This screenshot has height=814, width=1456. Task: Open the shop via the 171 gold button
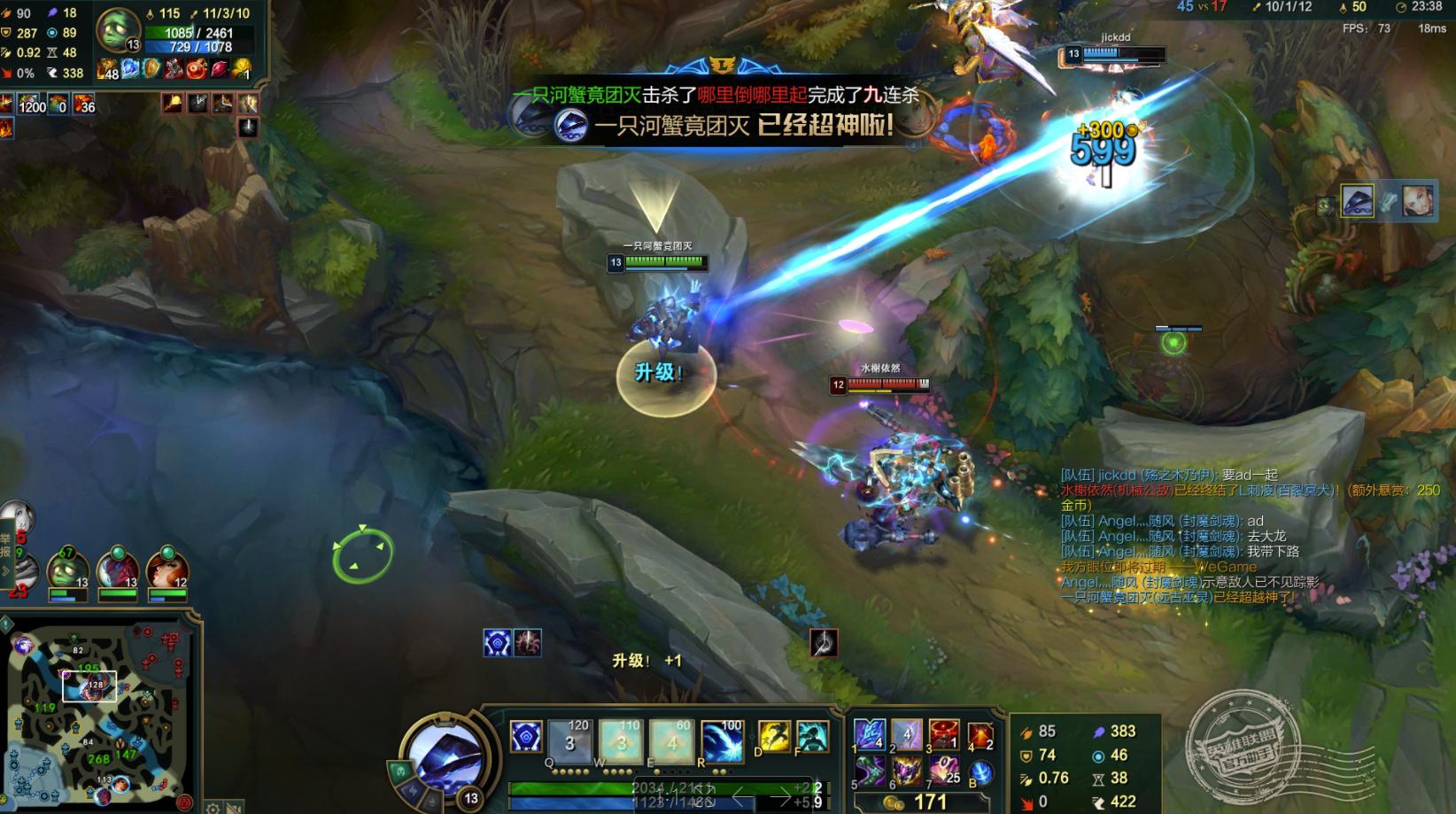[919, 802]
